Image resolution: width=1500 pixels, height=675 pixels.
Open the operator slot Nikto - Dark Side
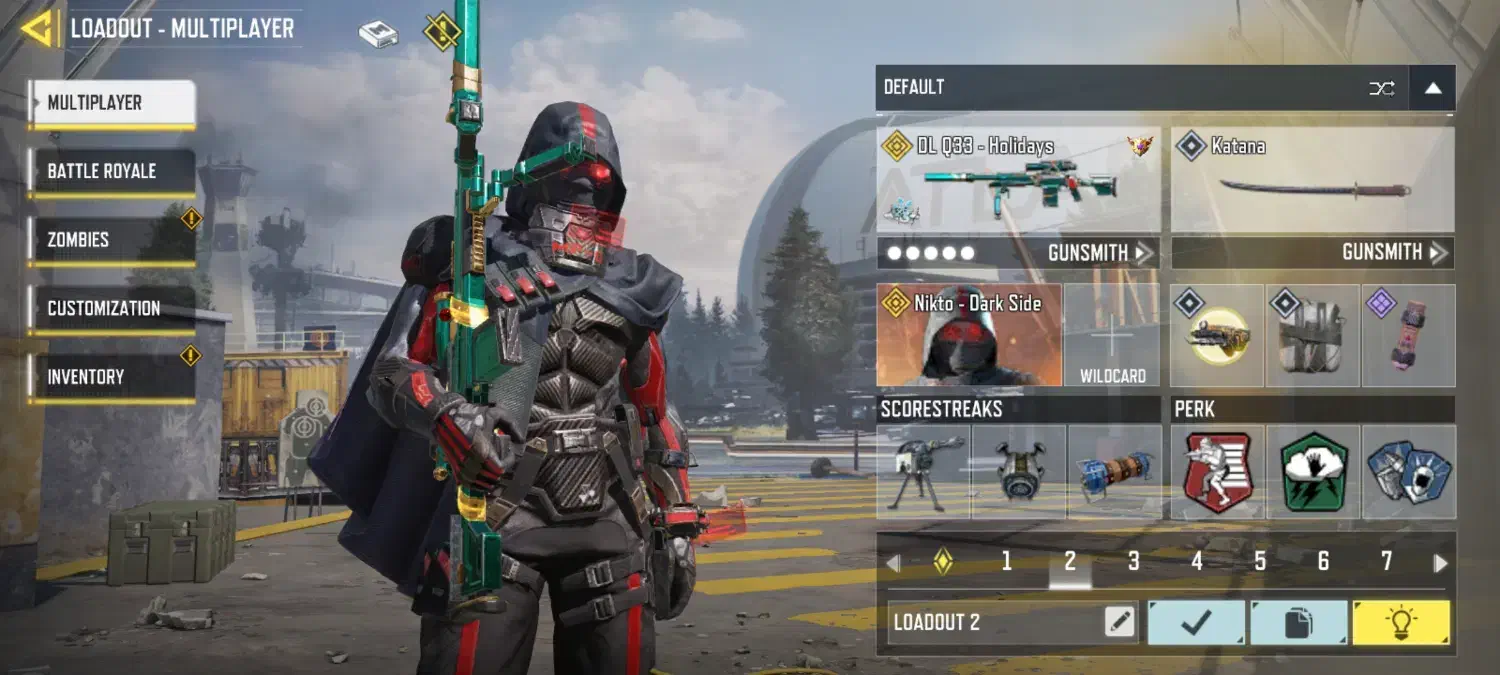click(x=968, y=335)
